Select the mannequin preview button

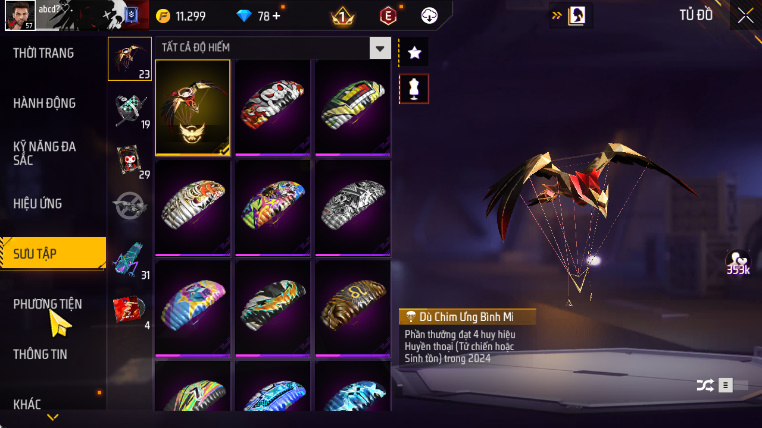[414, 89]
